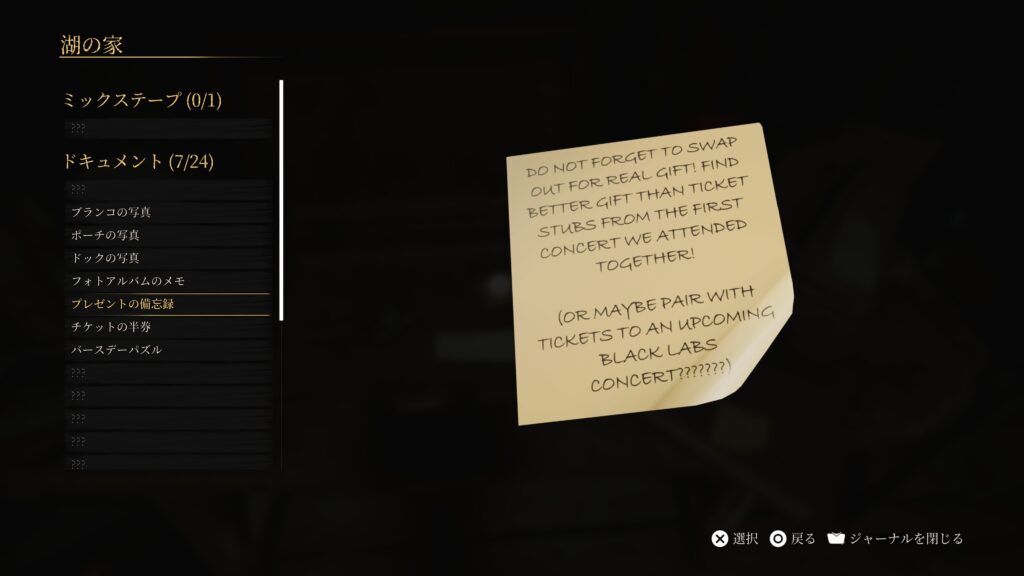Show the バースデーパズル document

click(x=116, y=350)
